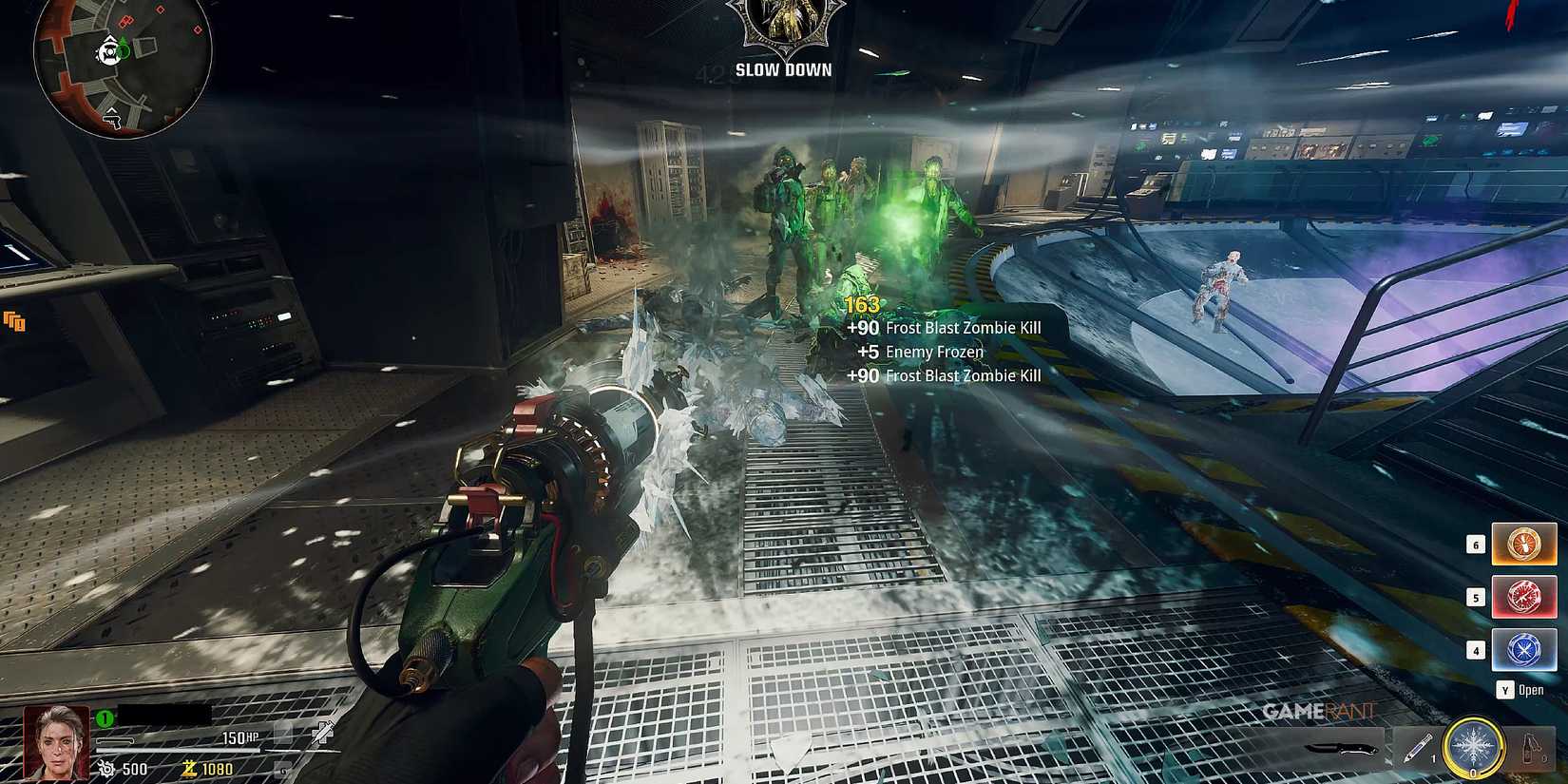Click the +90 Frost Blast Zombie Kill feed entry
Screen dimensions: 1568x784
click(x=943, y=327)
